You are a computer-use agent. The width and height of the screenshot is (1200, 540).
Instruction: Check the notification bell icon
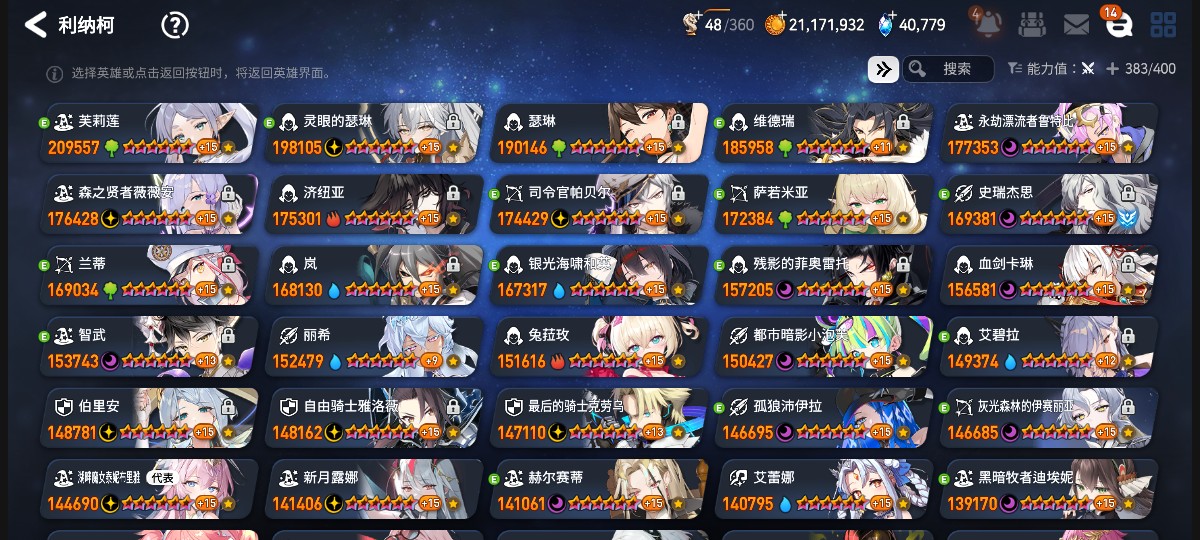(984, 23)
